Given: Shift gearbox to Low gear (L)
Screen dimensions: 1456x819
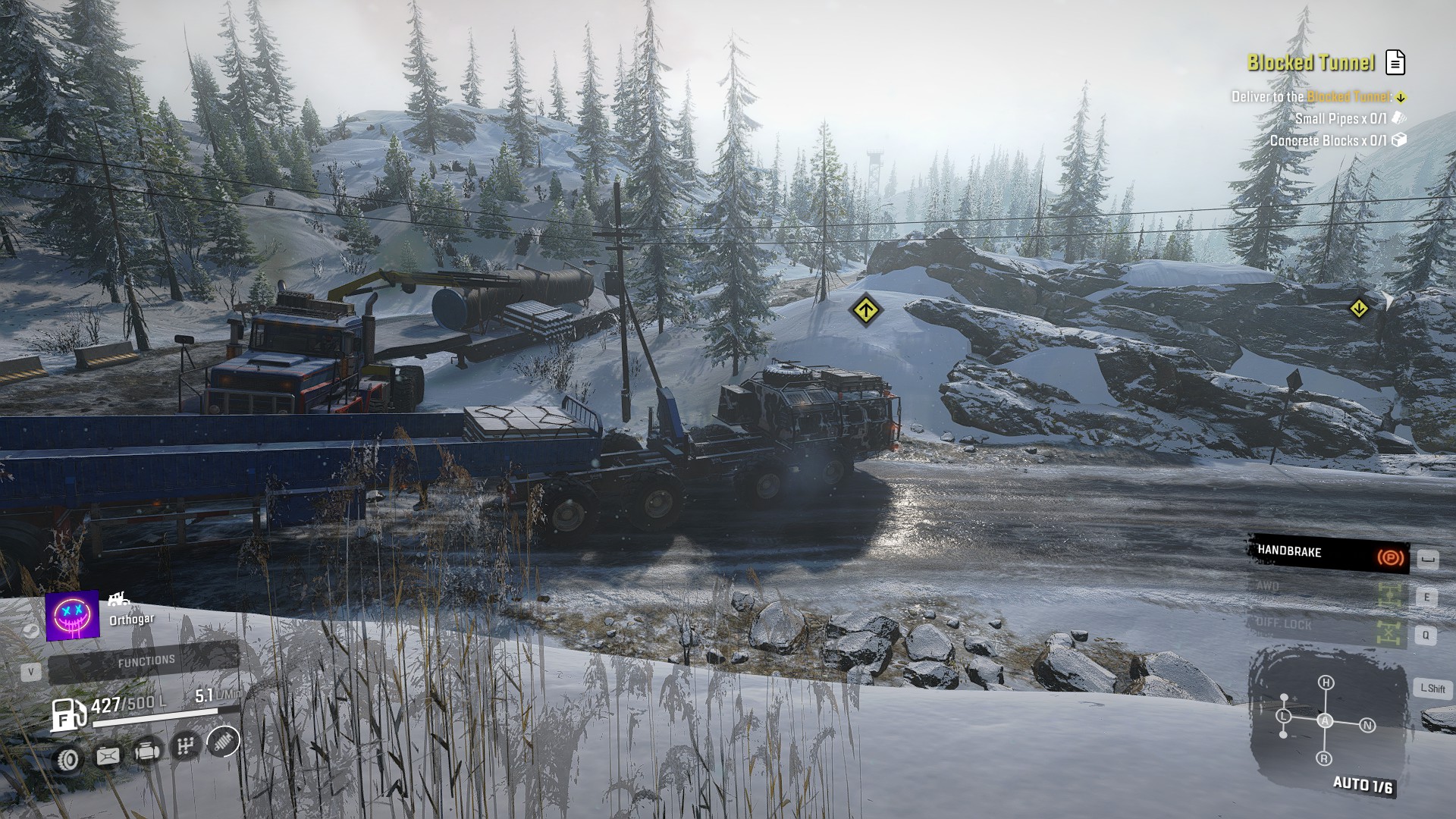Looking at the screenshot, I should coord(1284,717).
